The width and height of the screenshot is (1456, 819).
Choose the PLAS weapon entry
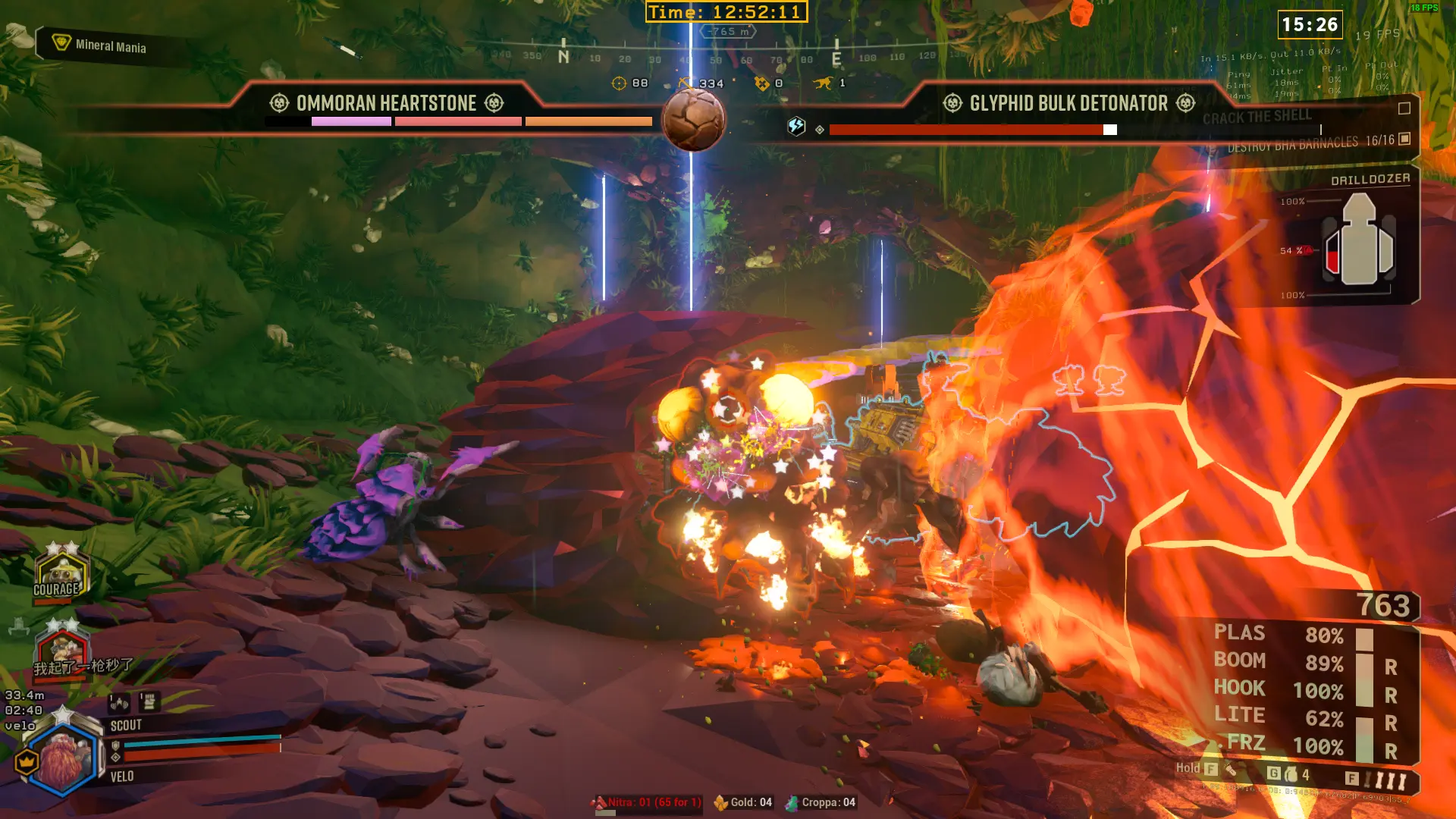(1239, 632)
